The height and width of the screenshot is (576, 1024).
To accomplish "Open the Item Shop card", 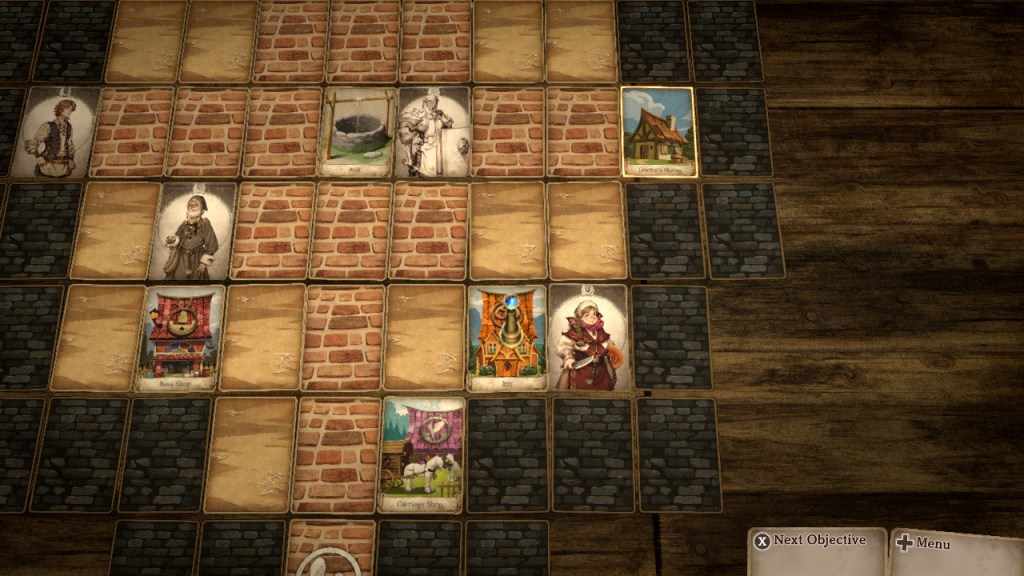I will point(180,338).
